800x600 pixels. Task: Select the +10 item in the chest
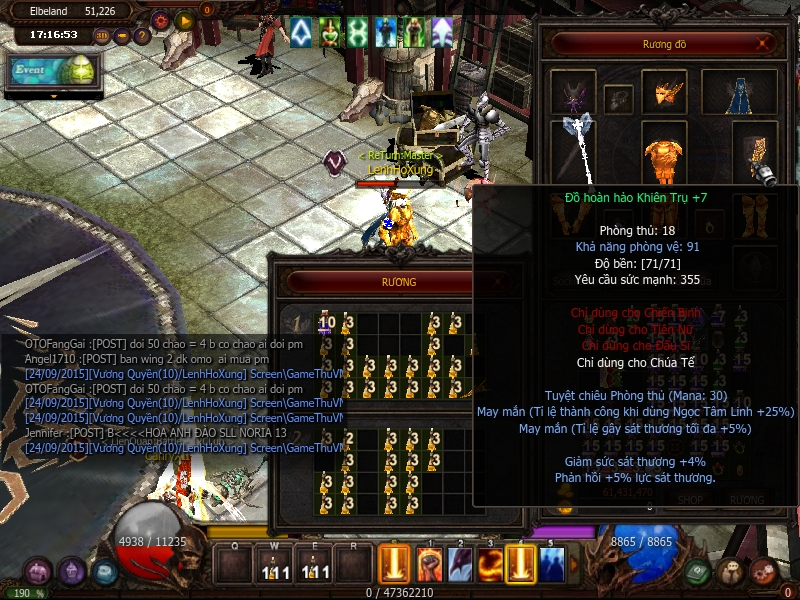tap(326, 323)
